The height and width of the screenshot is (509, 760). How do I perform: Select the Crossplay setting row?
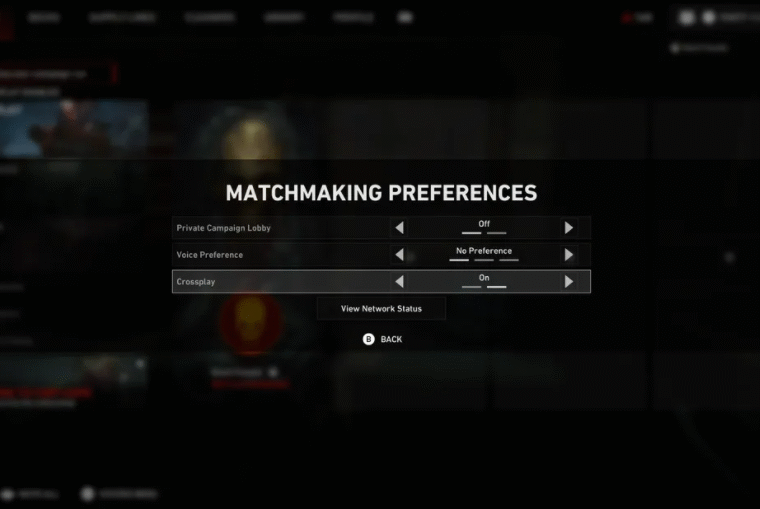[280, 282]
